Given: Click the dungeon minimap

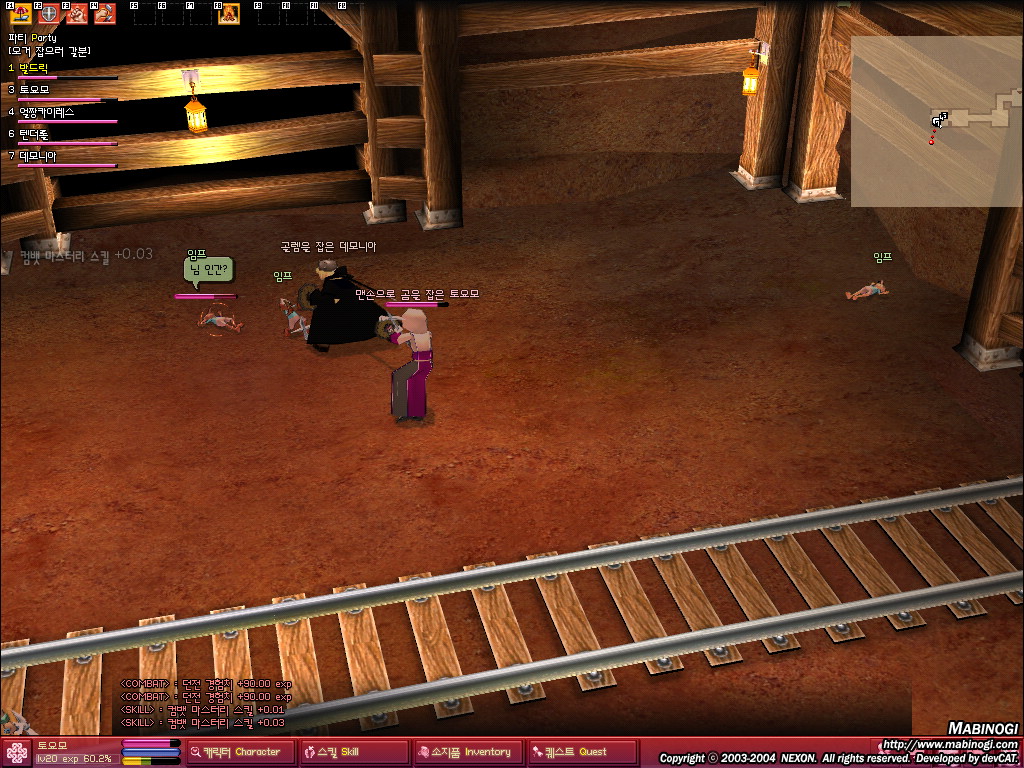Looking at the screenshot, I should pos(936,120).
